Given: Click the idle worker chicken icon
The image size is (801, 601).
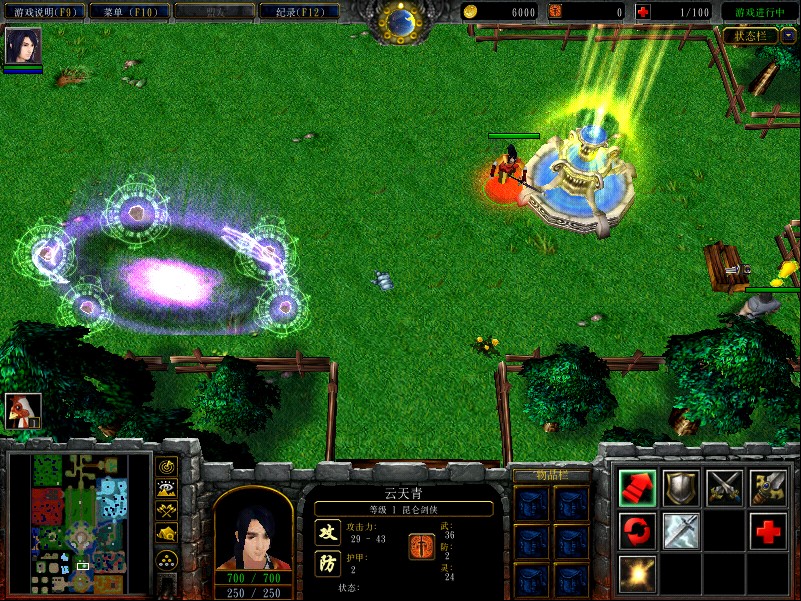Looking at the screenshot, I should tap(23, 410).
